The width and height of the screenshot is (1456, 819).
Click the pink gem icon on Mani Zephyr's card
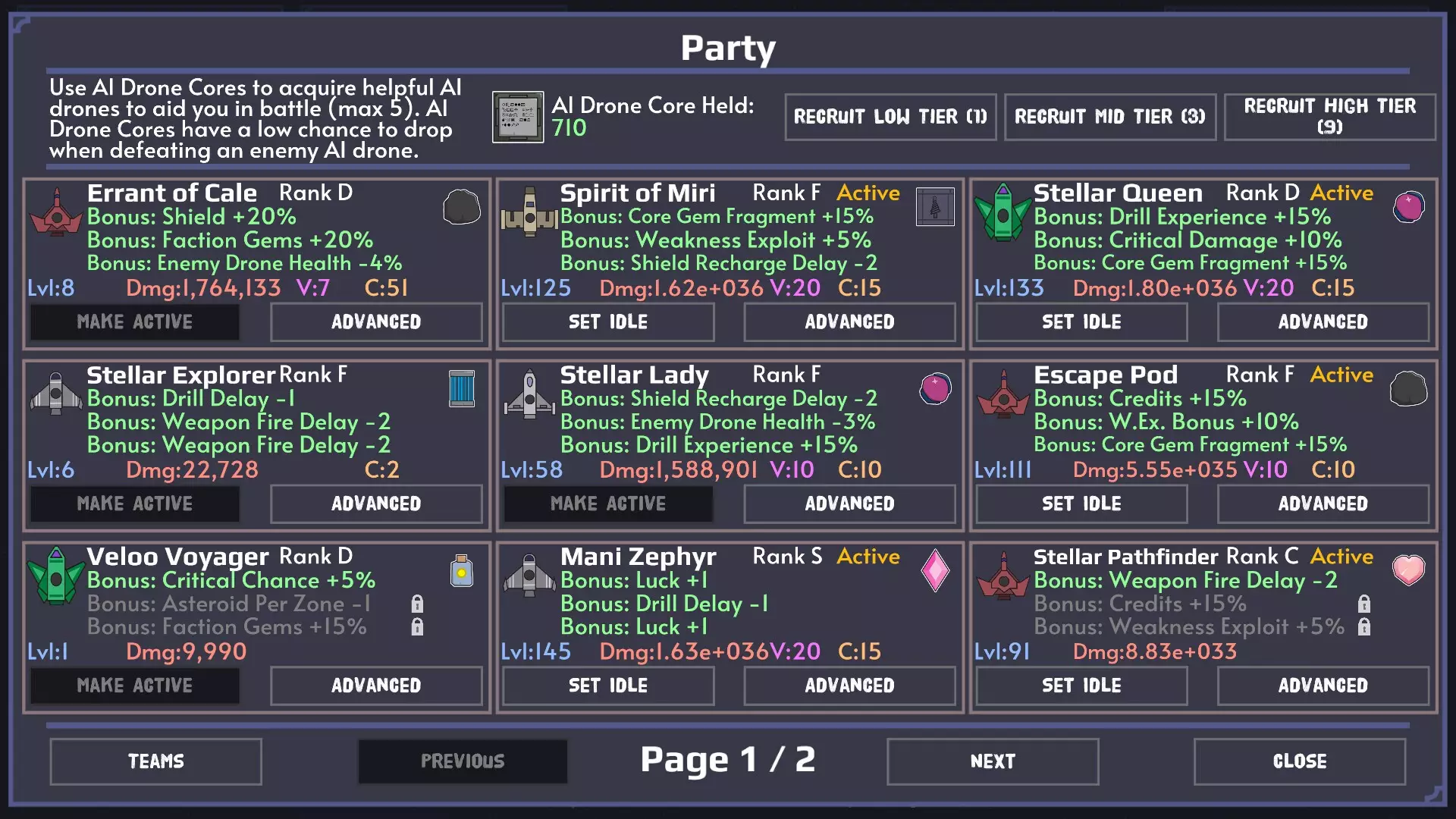[x=935, y=570]
